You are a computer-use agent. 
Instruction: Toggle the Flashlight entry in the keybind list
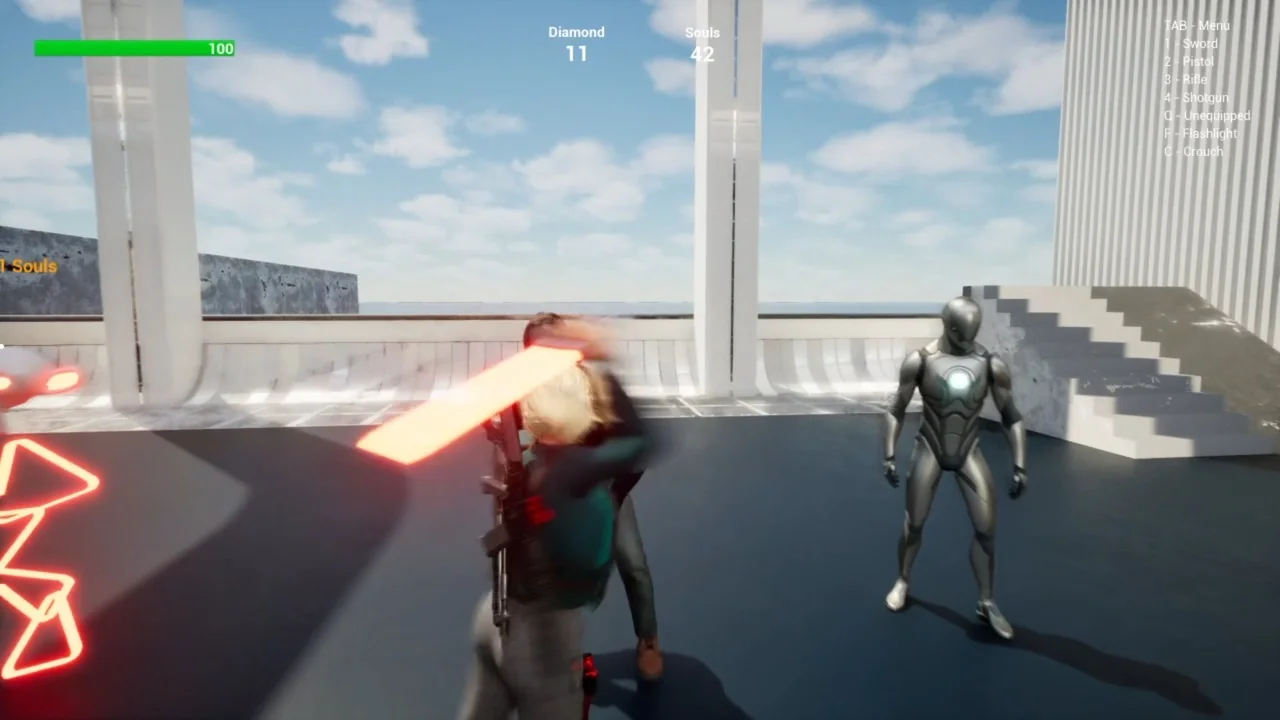click(1199, 133)
